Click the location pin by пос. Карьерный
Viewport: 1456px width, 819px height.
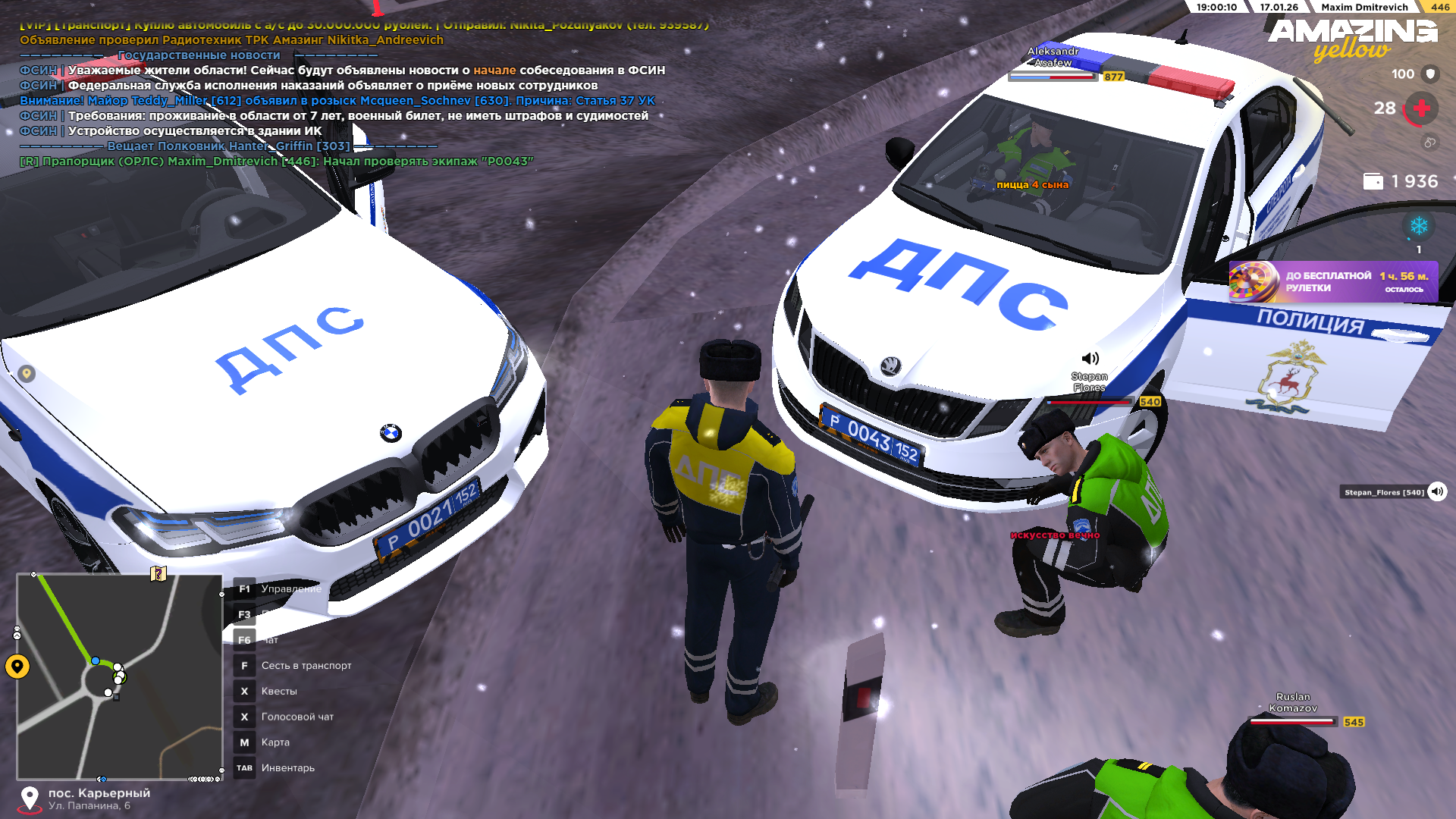[30, 798]
